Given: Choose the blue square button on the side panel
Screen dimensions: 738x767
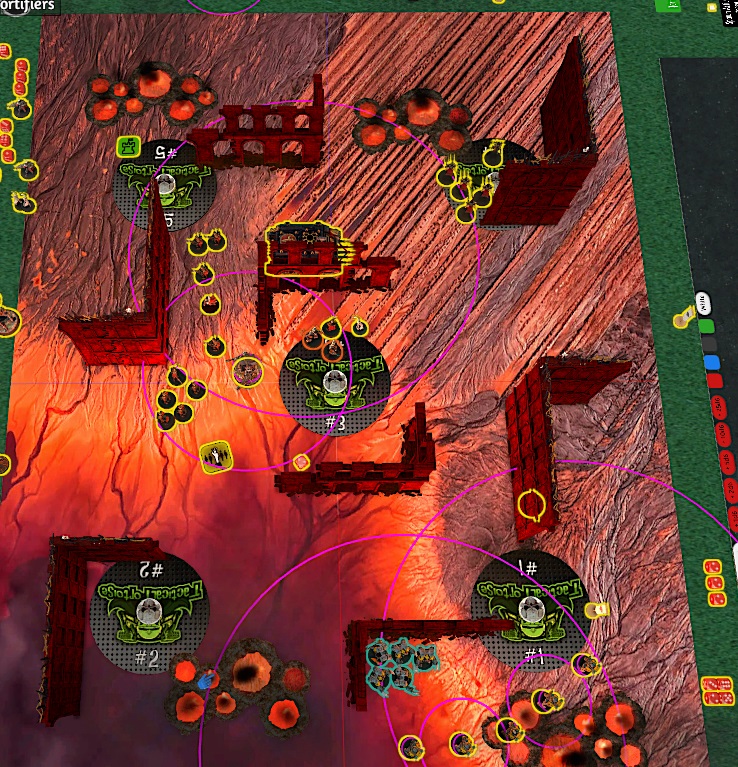Looking at the screenshot, I should [711, 362].
